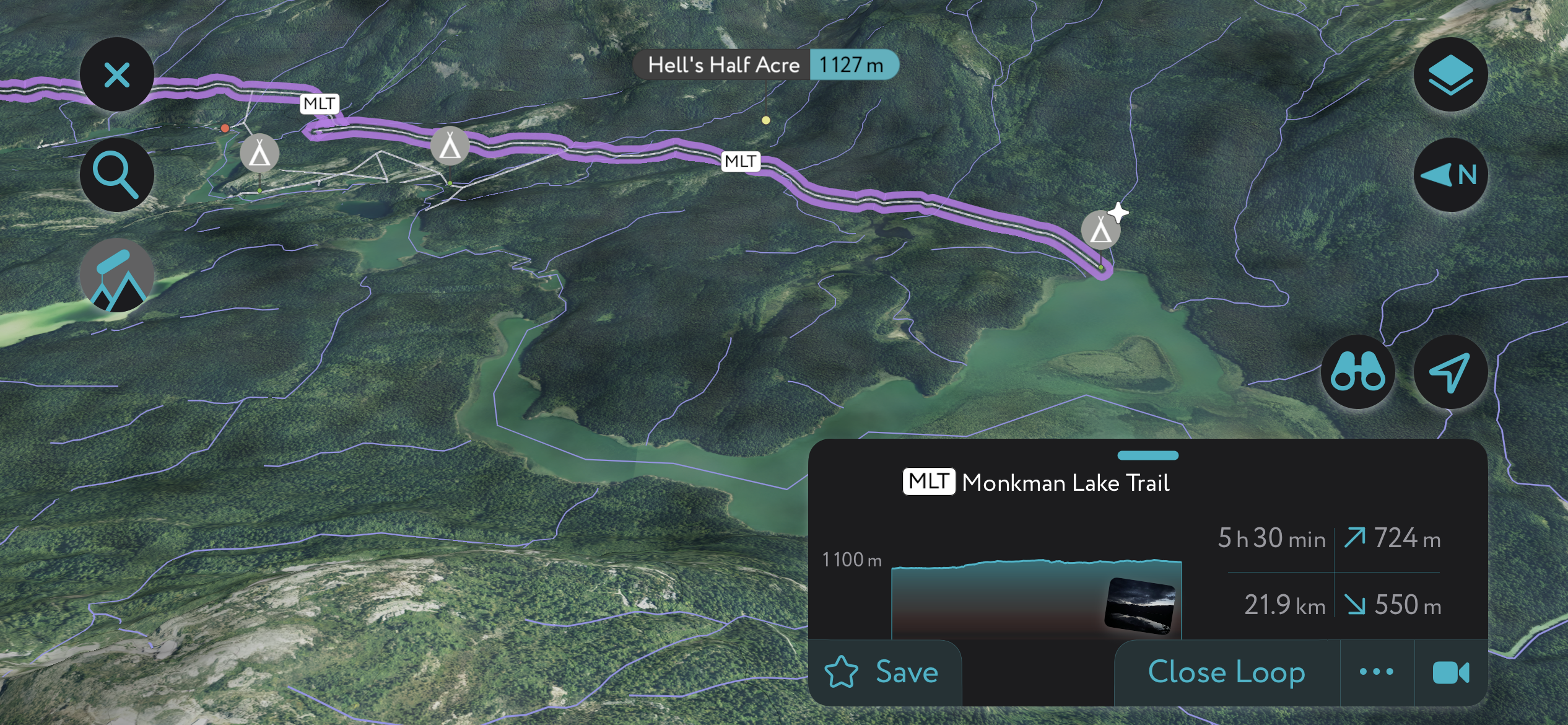Close the route view with the X button
Viewport: 1568px width, 725px height.
pyautogui.click(x=116, y=75)
